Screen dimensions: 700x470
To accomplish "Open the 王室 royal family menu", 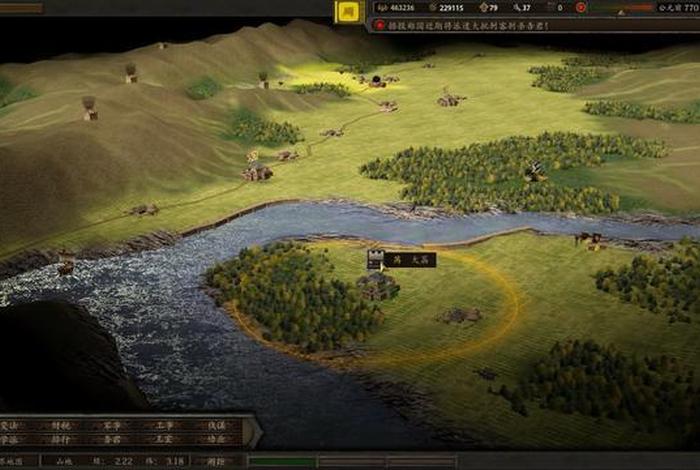I will 163,439.
